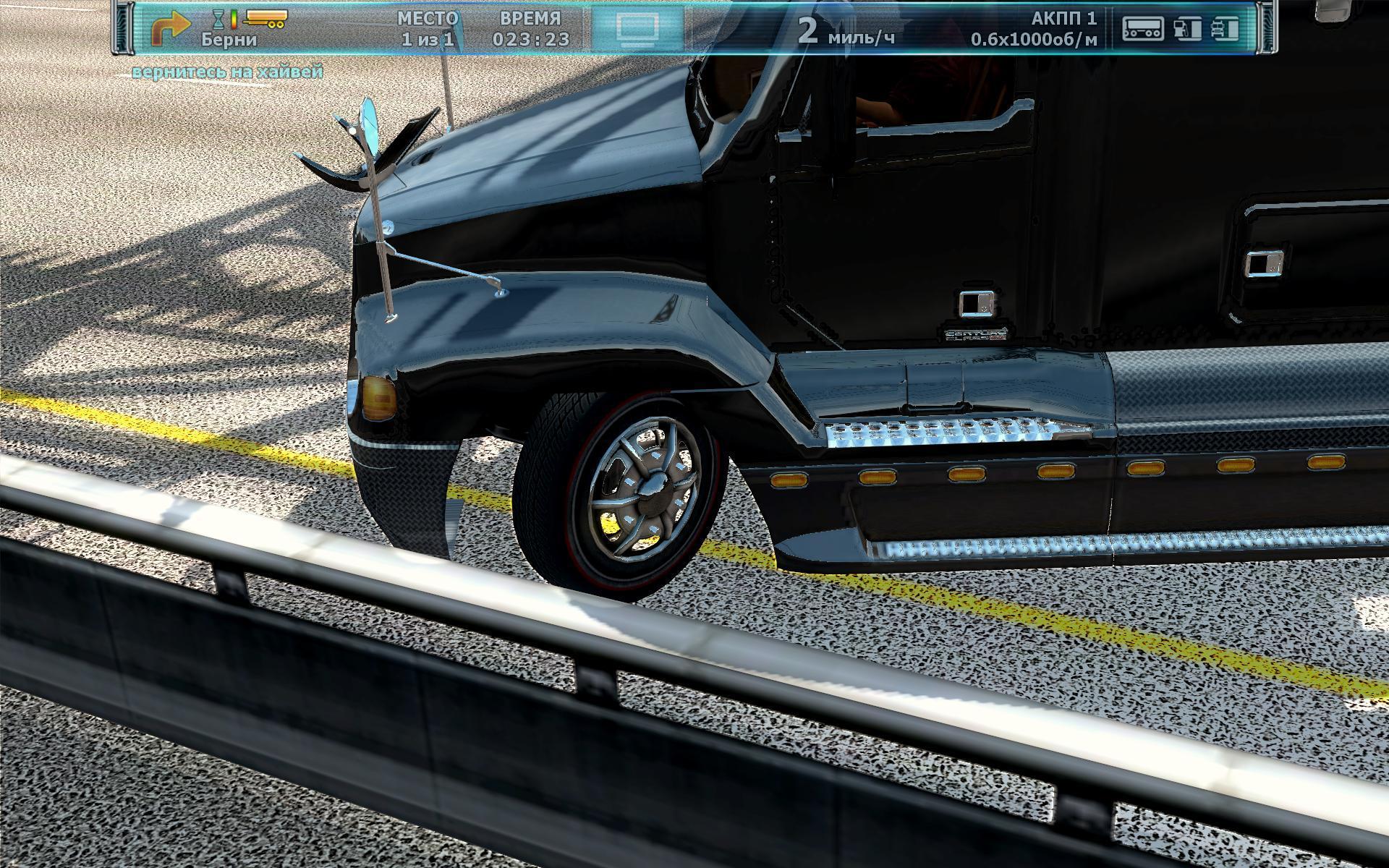This screenshot has height=868, width=1389.
Task: Click the orange turn-right navigation arrow
Action: tap(169, 30)
